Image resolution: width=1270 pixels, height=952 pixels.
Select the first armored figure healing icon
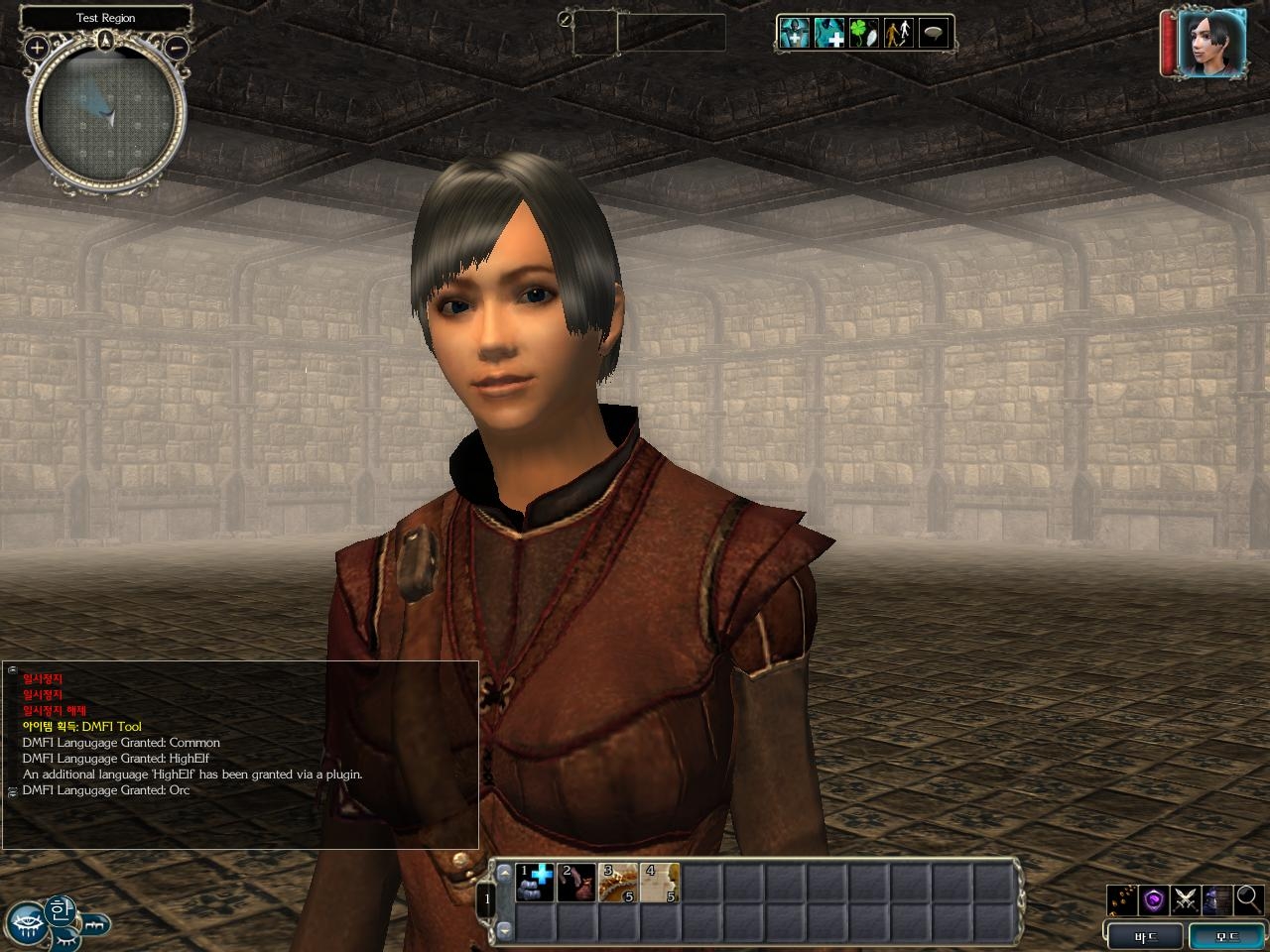point(794,33)
